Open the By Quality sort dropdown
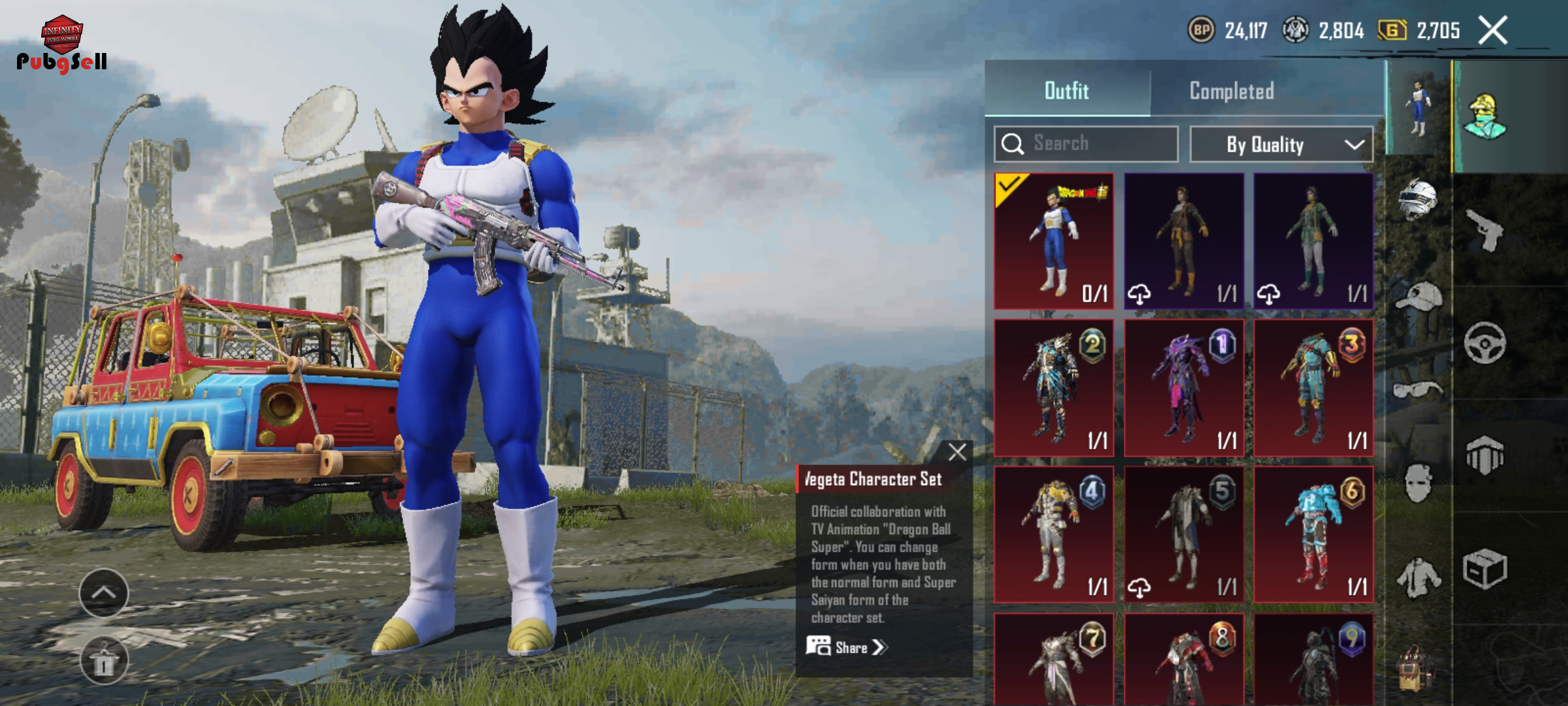Viewport: 1568px width, 706px height. [x=1281, y=144]
